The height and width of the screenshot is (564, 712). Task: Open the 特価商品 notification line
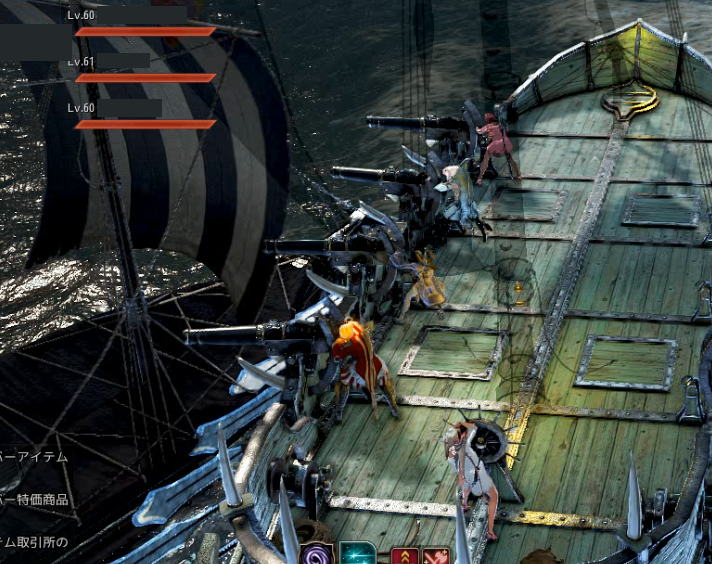pyautogui.click(x=34, y=499)
